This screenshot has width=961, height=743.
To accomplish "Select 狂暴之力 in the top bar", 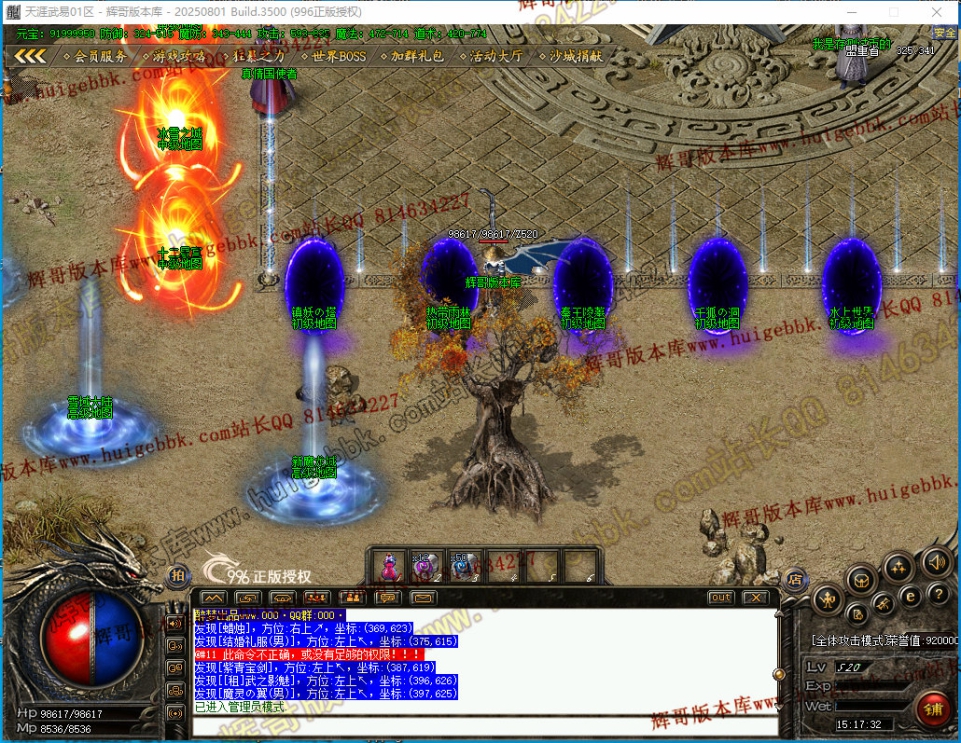I will pos(258,57).
